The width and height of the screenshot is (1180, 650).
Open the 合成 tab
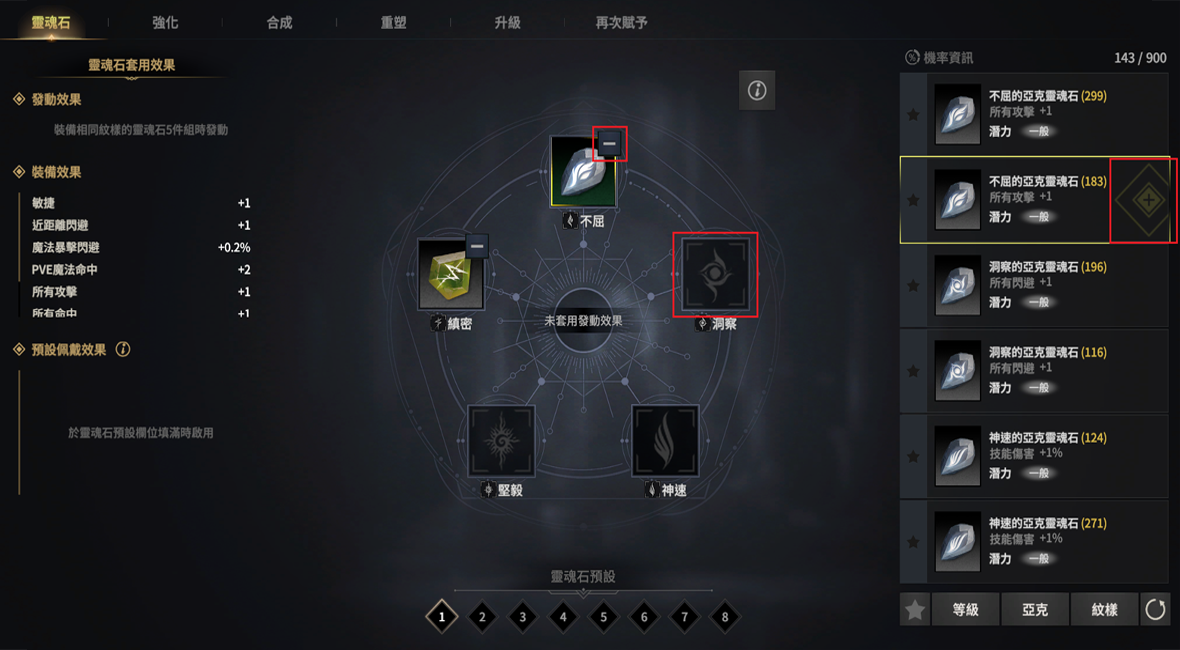click(x=279, y=22)
